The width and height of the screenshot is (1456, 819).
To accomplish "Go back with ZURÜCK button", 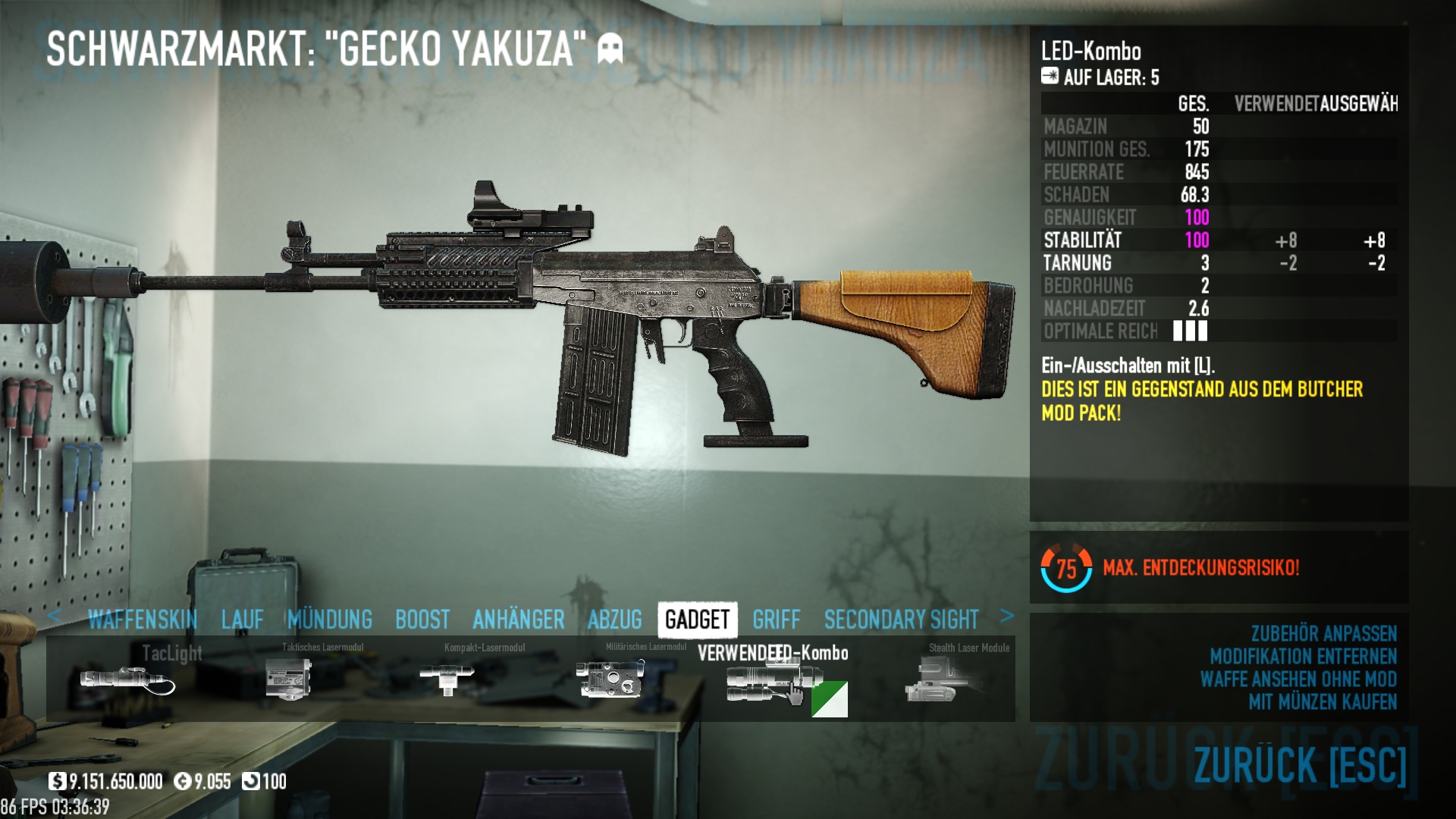I will pos(1300,764).
